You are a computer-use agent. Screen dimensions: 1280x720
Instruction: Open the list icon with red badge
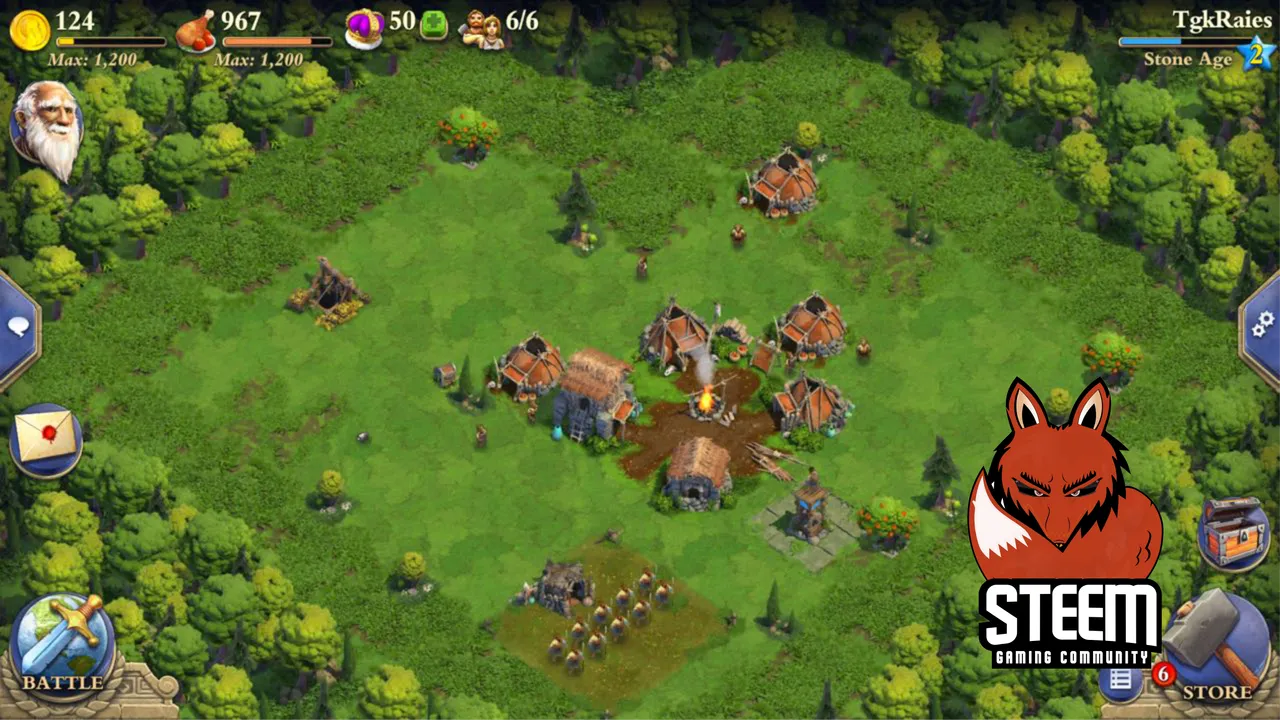[x=1122, y=680]
